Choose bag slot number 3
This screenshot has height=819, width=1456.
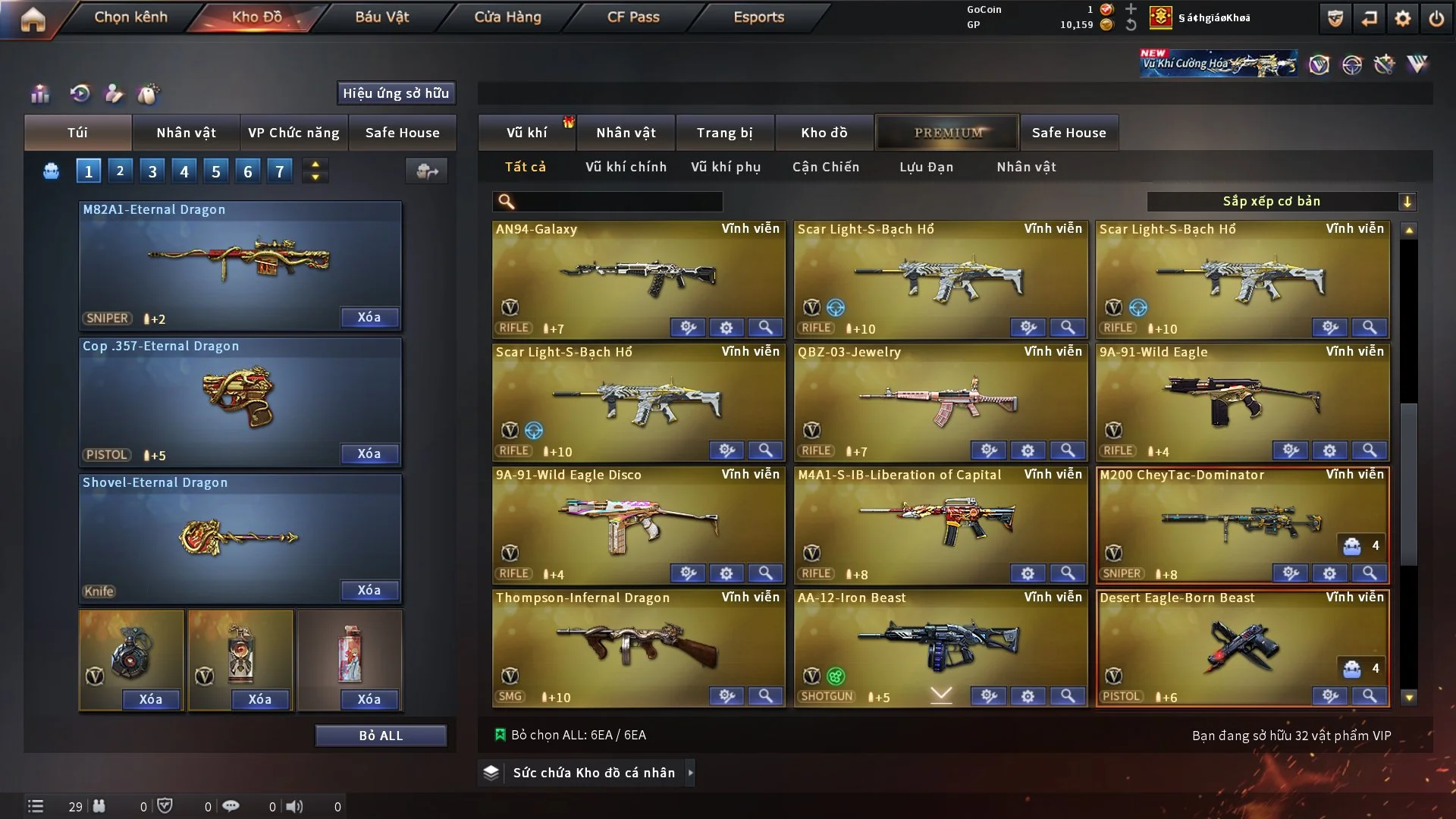[152, 171]
